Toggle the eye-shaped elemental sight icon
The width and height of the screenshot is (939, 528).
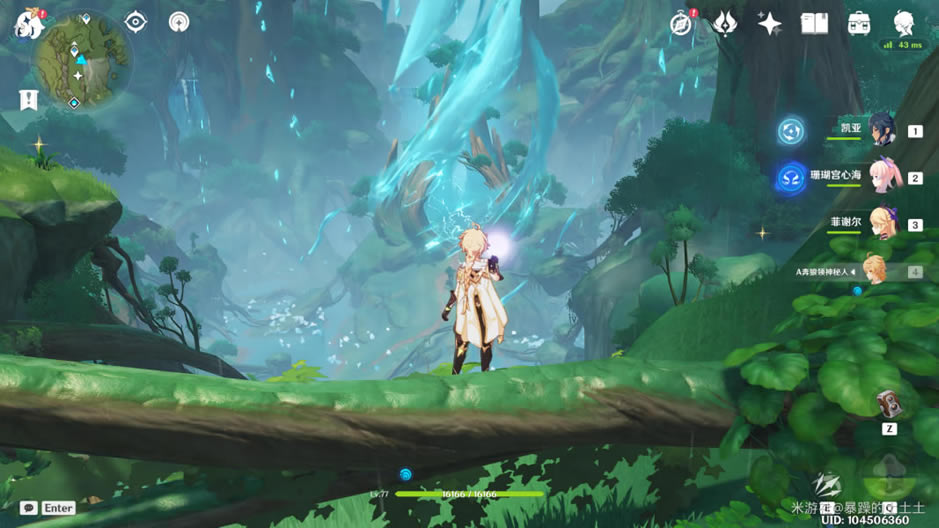[x=136, y=22]
